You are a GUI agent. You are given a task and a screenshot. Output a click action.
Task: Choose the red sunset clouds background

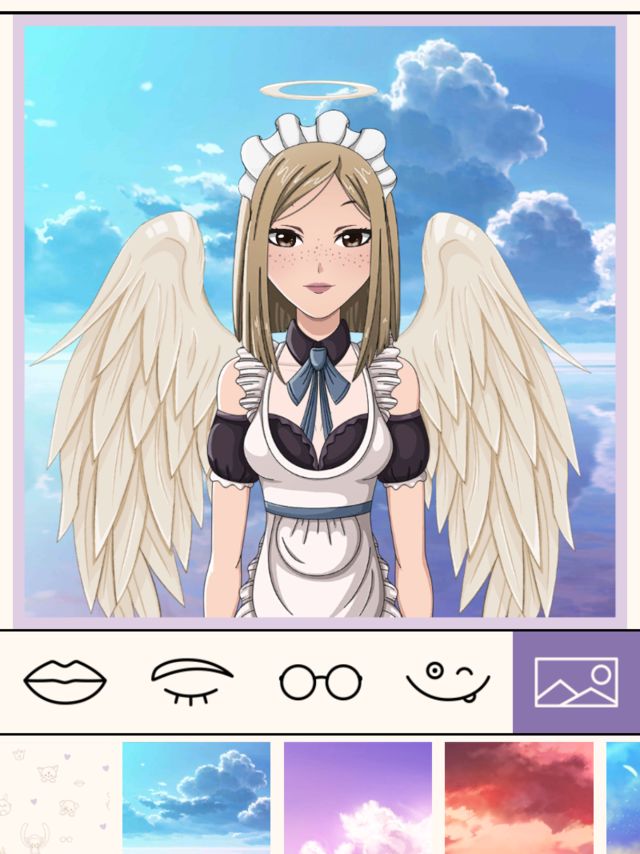[519, 797]
